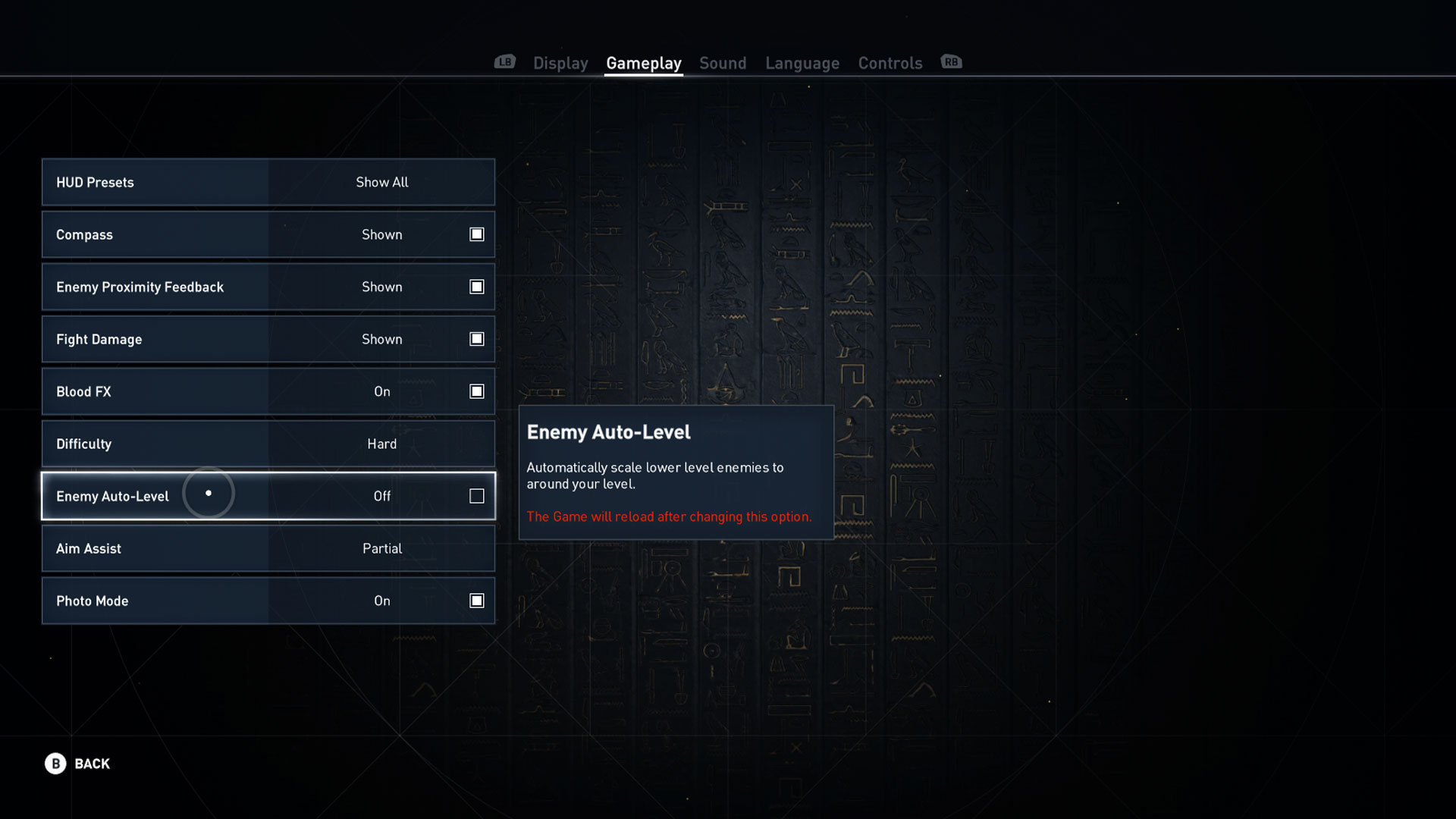Image resolution: width=1456 pixels, height=819 pixels.
Task: Click BACK at the bottom left
Action: pos(91,764)
